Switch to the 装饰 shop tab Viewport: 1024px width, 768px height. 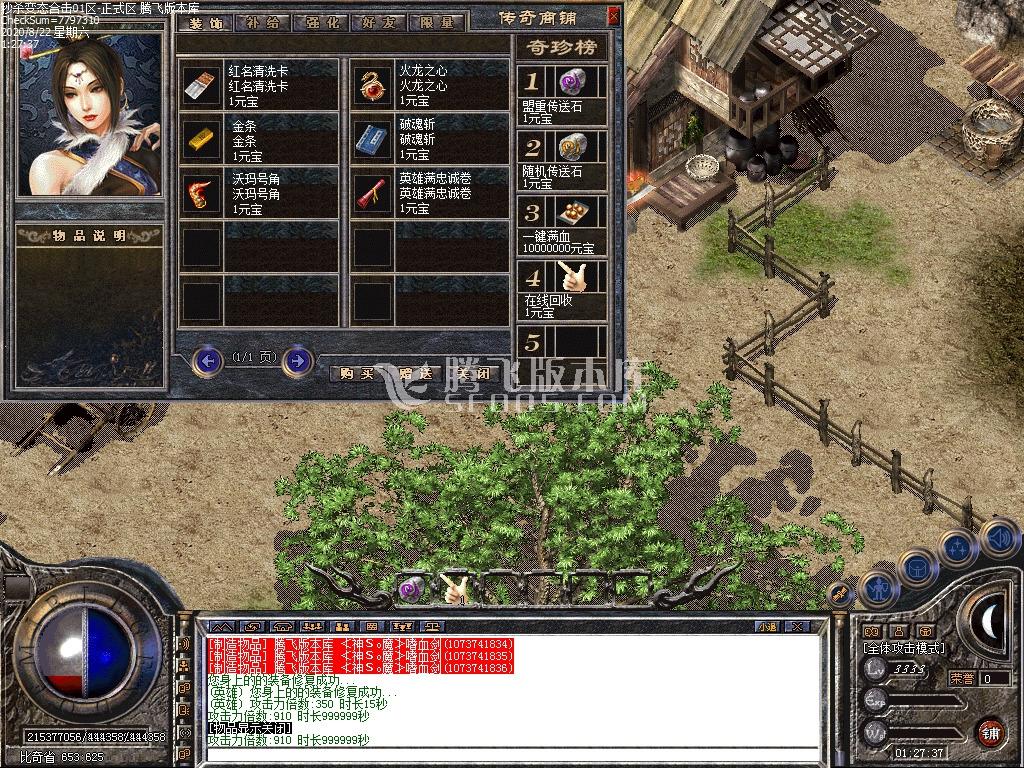(207, 22)
